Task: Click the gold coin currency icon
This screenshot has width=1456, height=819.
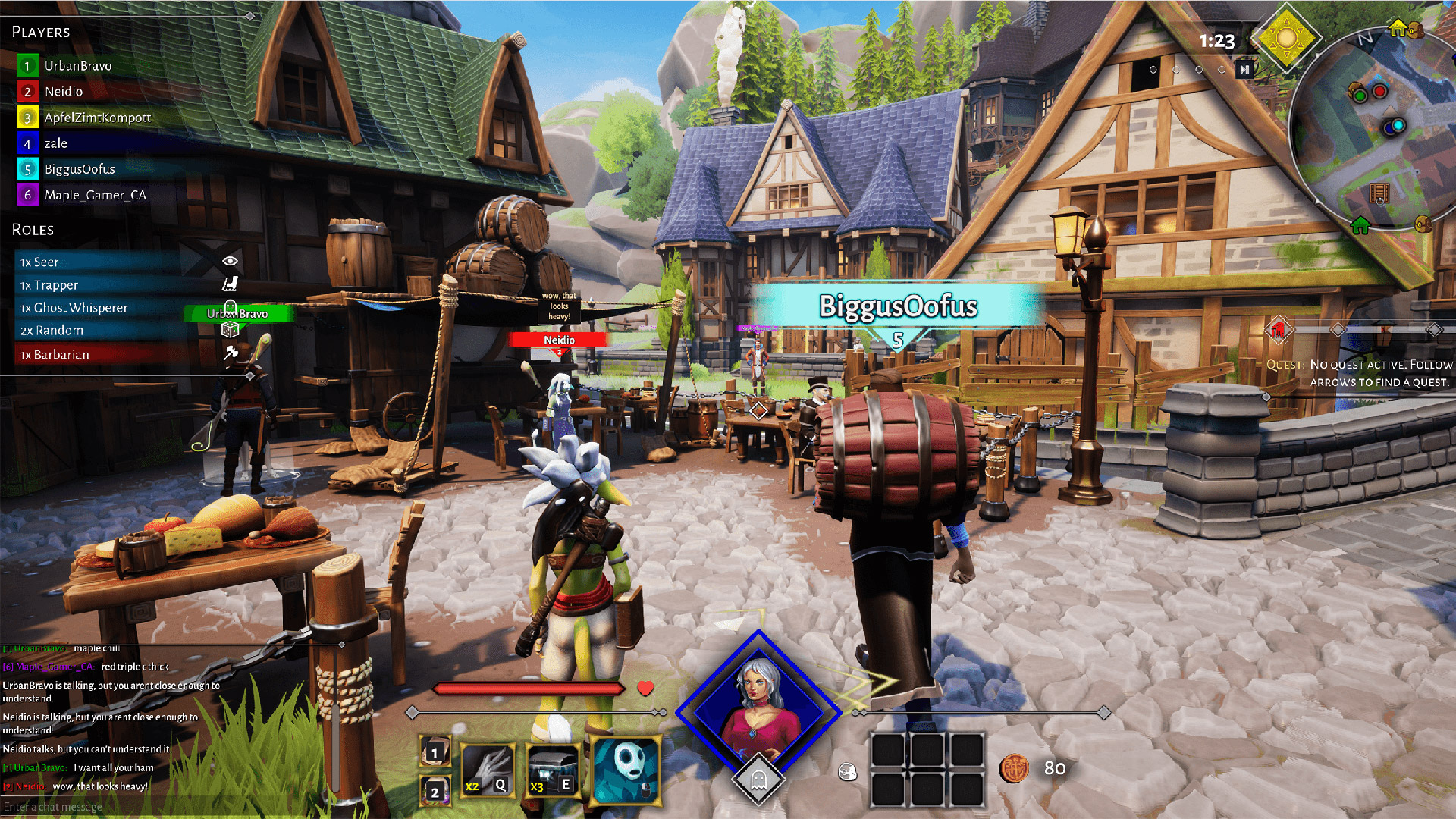Action: tap(1014, 769)
